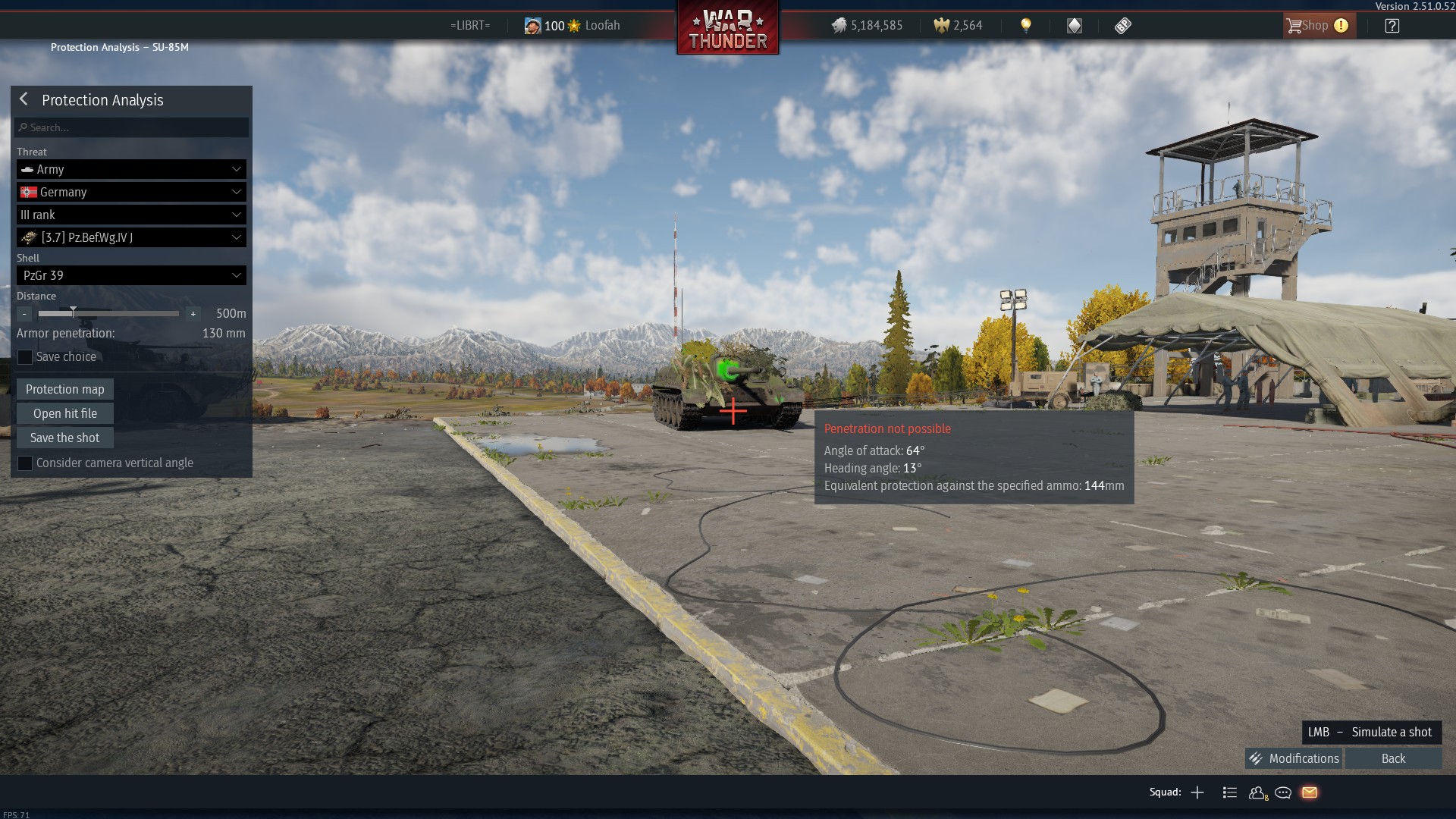Open the Germany nation dropdown
The height and width of the screenshot is (819, 1456).
pyautogui.click(x=131, y=192)
